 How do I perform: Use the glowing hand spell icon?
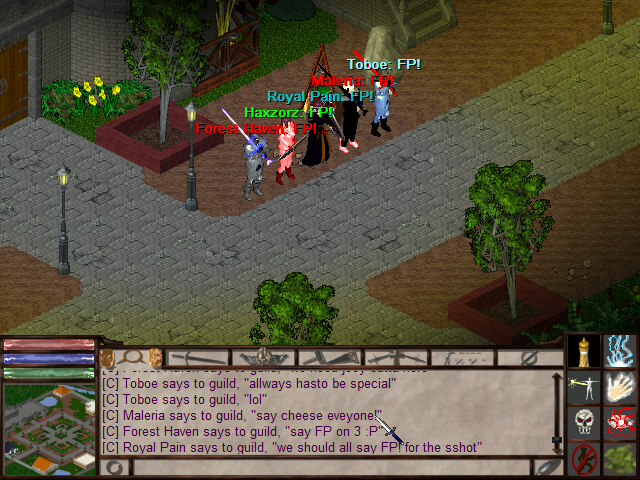pos(621,386)
